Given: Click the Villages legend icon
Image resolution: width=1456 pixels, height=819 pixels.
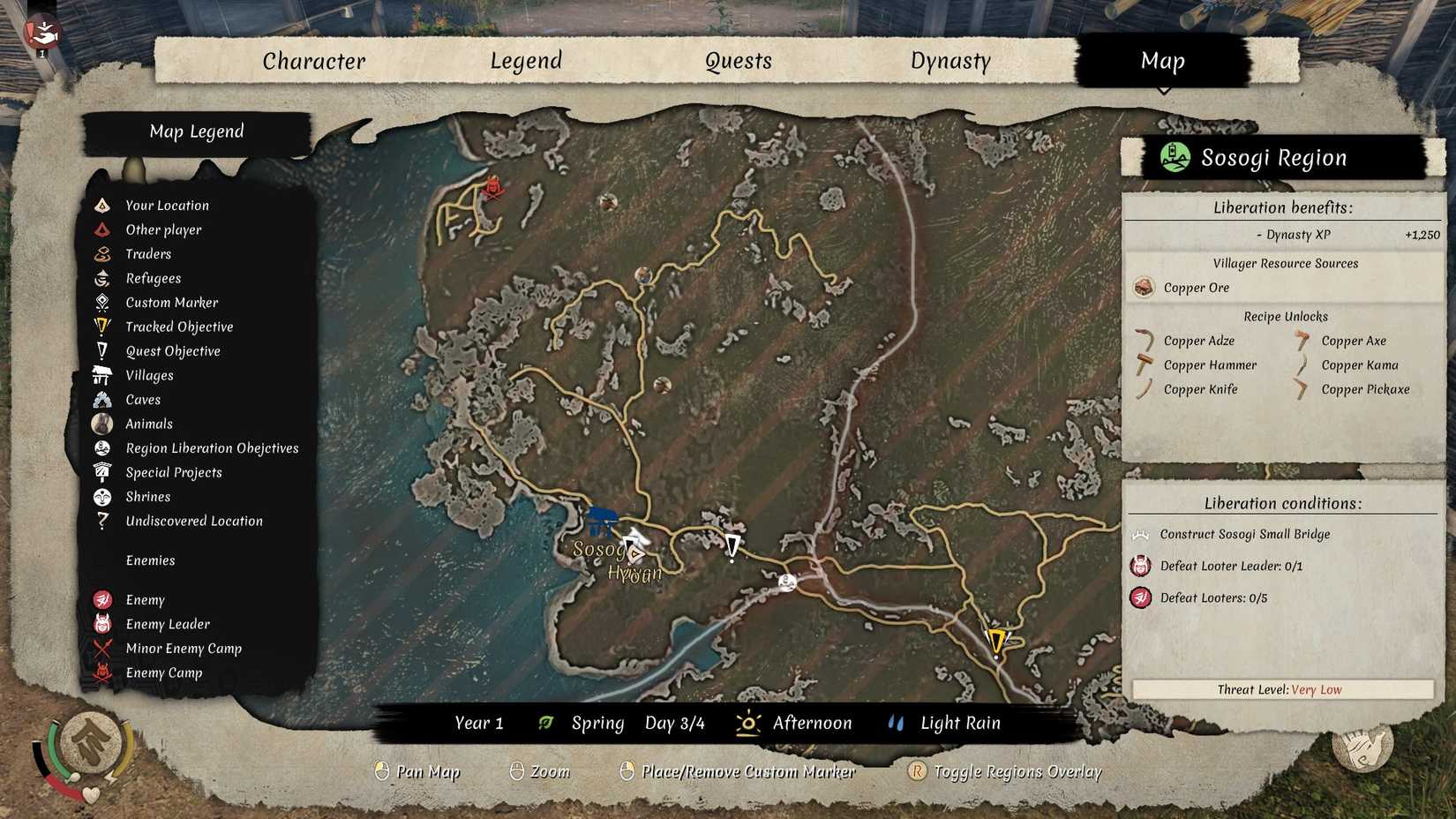Looking at the screenshot, I should 102,375.
